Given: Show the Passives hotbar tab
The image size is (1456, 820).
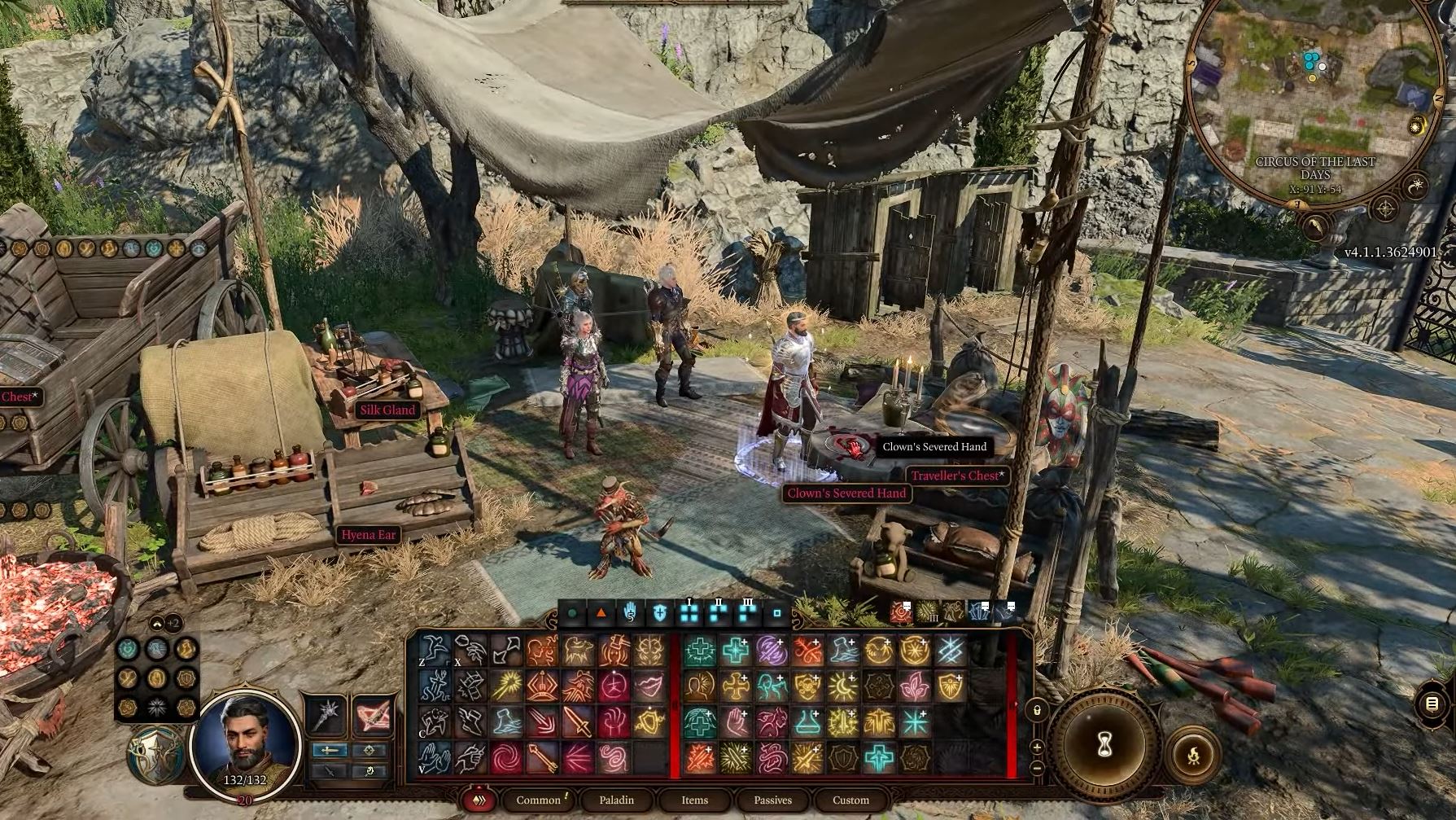Looking at the screenshot, I should click(x=772, y=800).
